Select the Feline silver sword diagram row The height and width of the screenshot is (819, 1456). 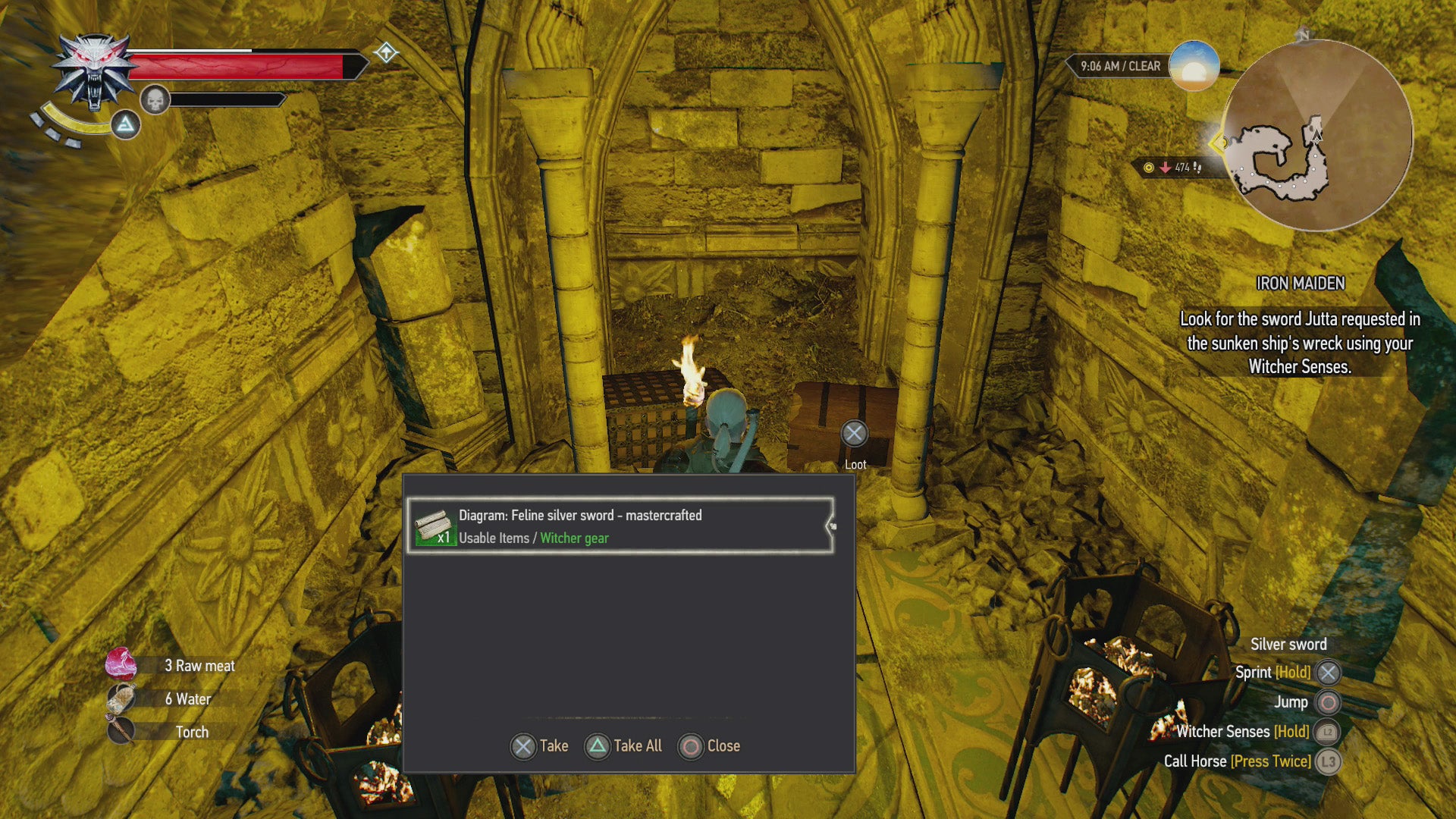tap(620, 526)
